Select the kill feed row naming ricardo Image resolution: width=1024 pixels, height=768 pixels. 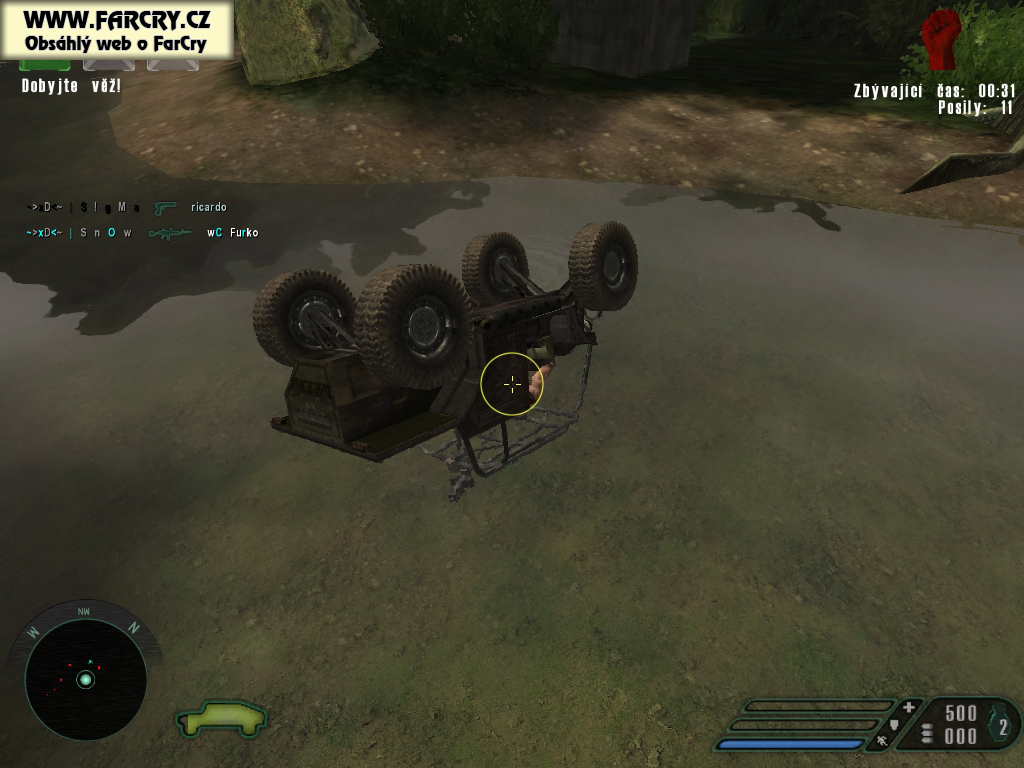point(127,208)
